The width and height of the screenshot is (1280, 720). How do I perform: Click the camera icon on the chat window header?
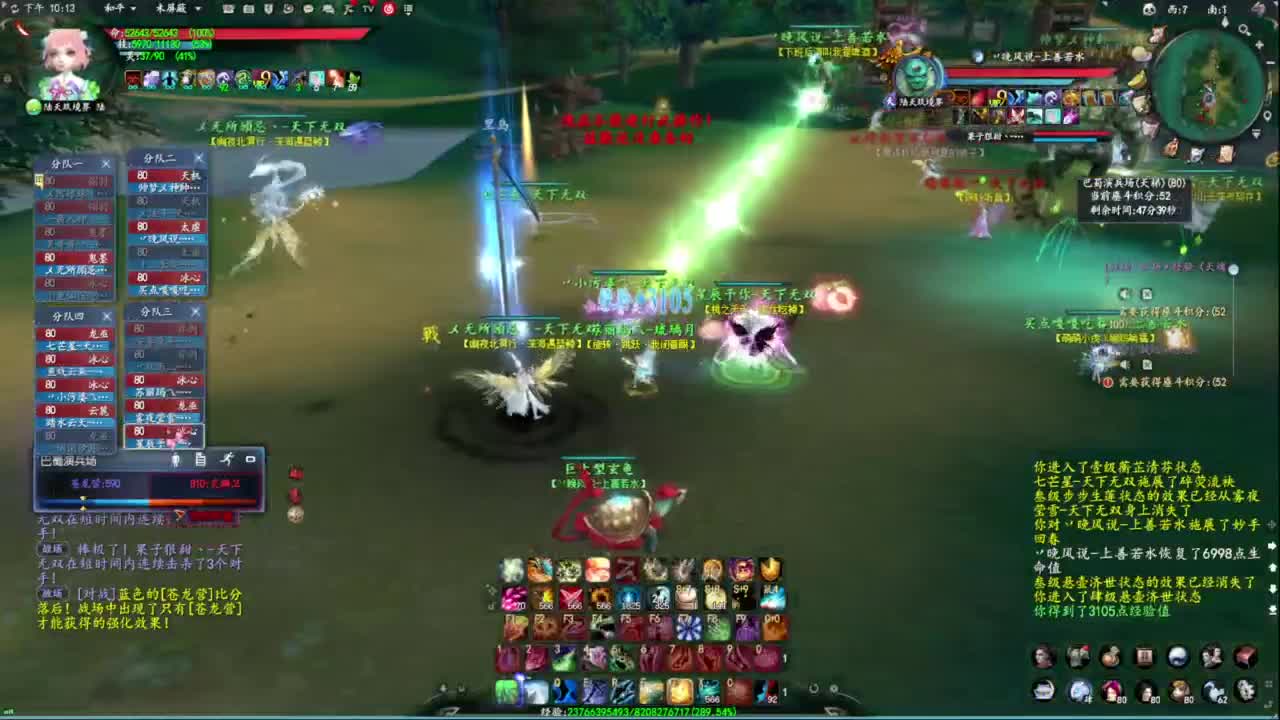point(250,459)
